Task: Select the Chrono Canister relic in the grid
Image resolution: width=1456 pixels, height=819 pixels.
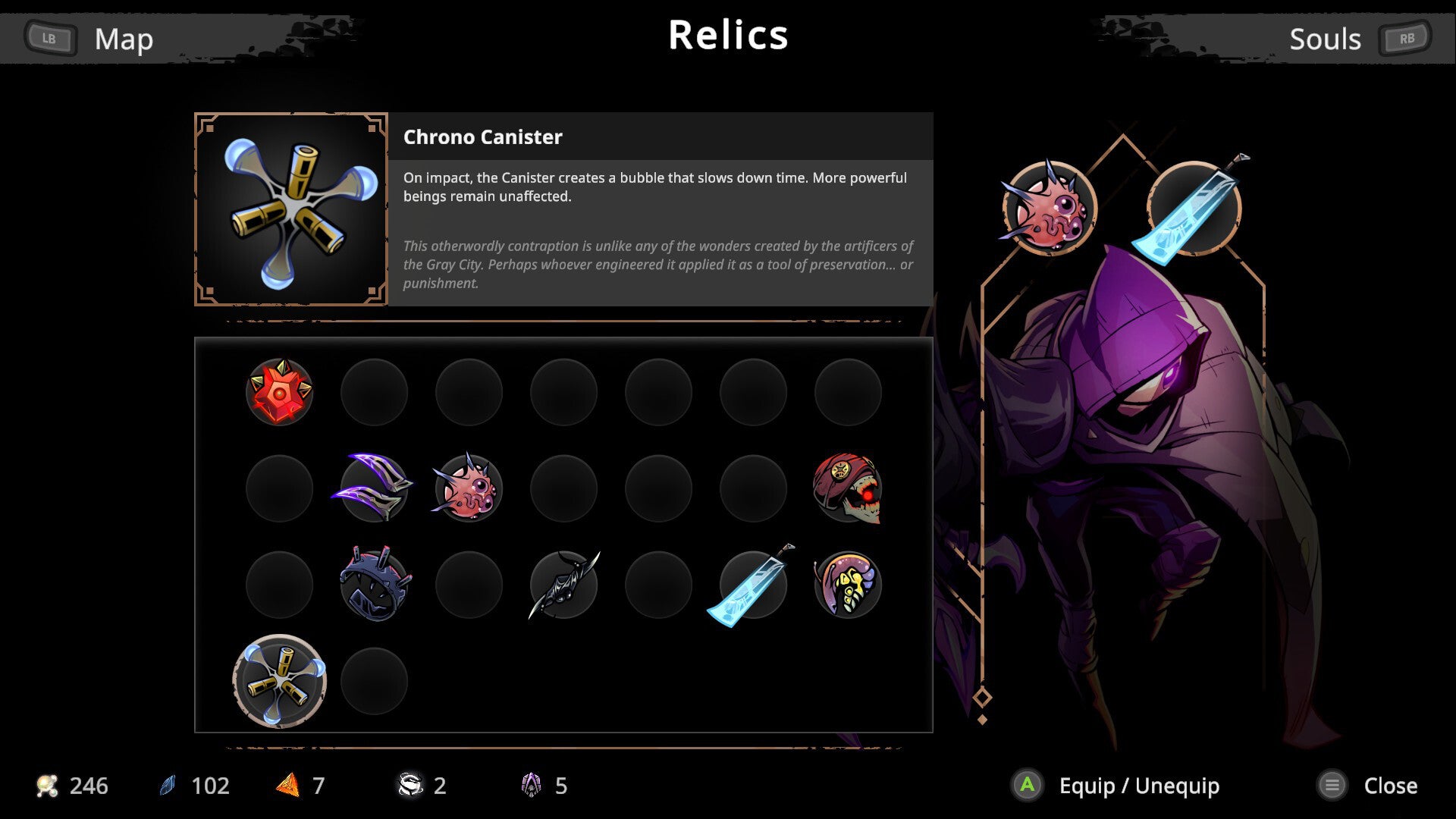Action: click(x=279, y=682)
